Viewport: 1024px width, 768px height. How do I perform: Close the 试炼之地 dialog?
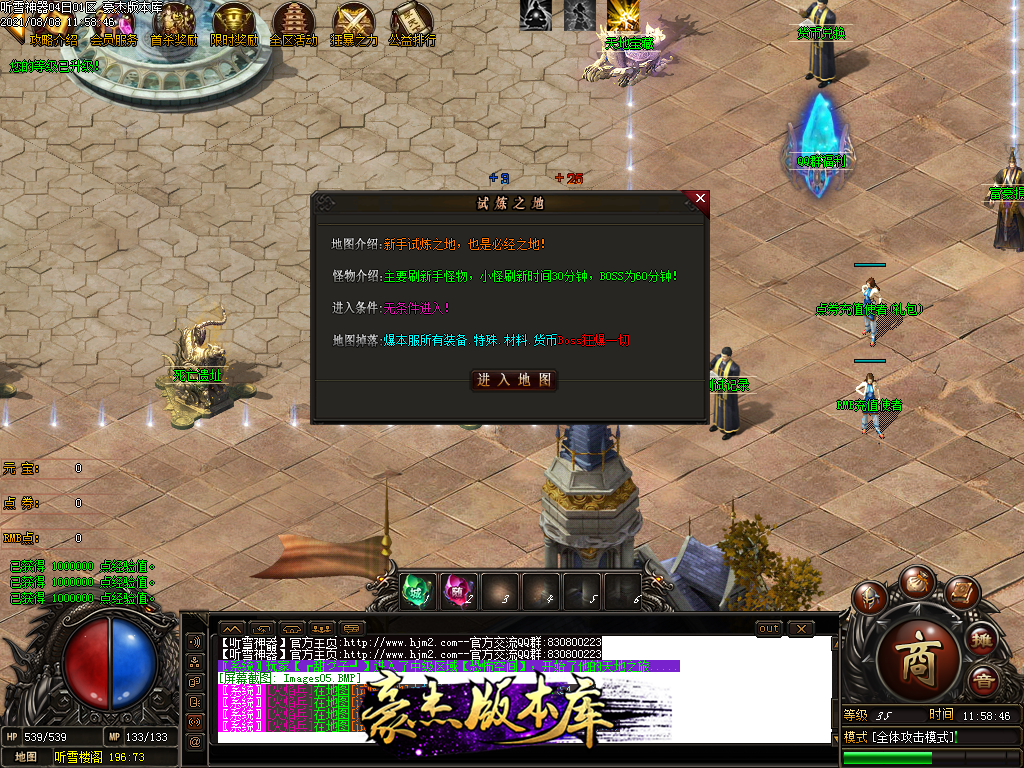(x=700, y=199)
